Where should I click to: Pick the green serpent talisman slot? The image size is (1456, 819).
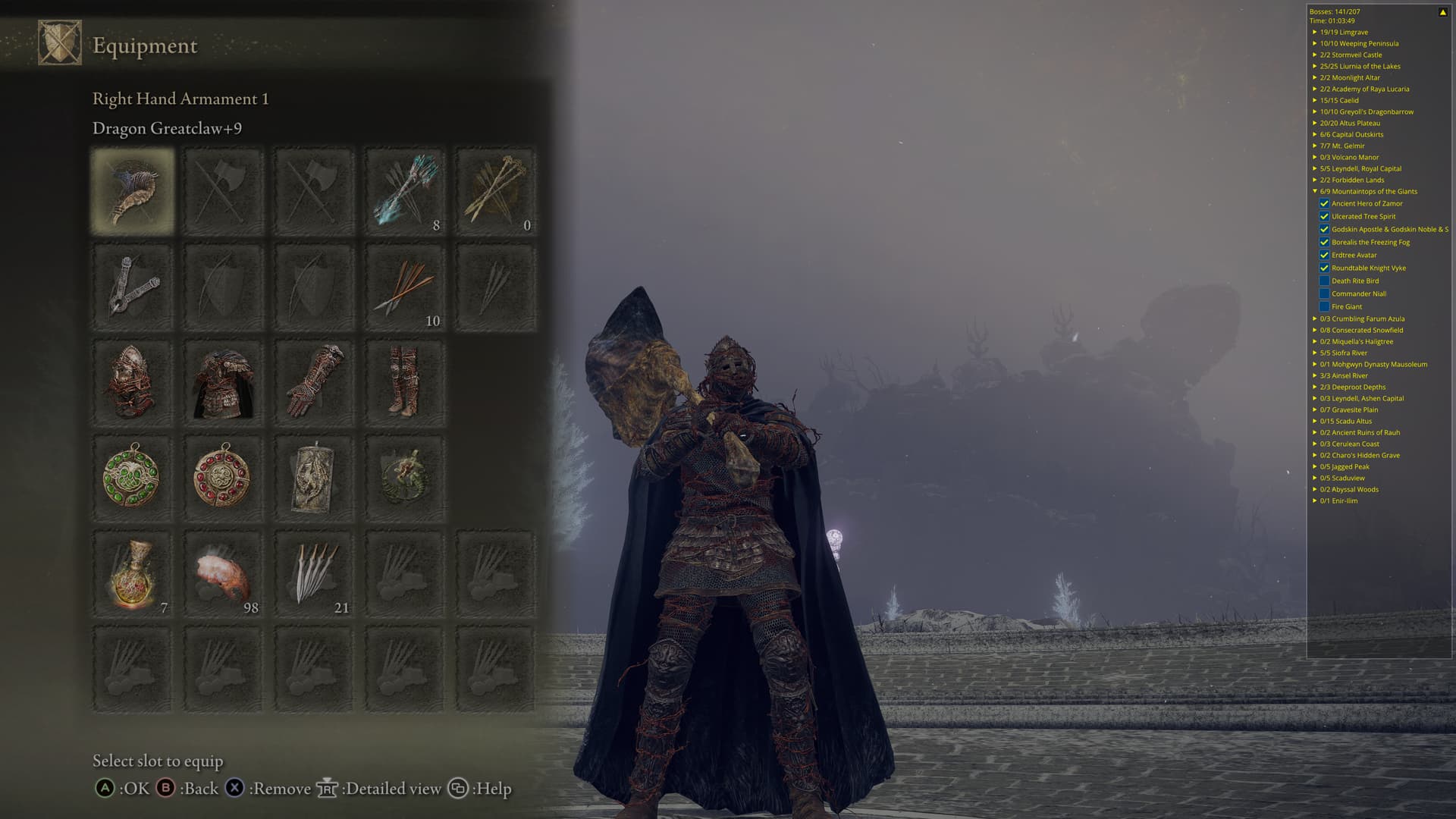coord(405,479)
